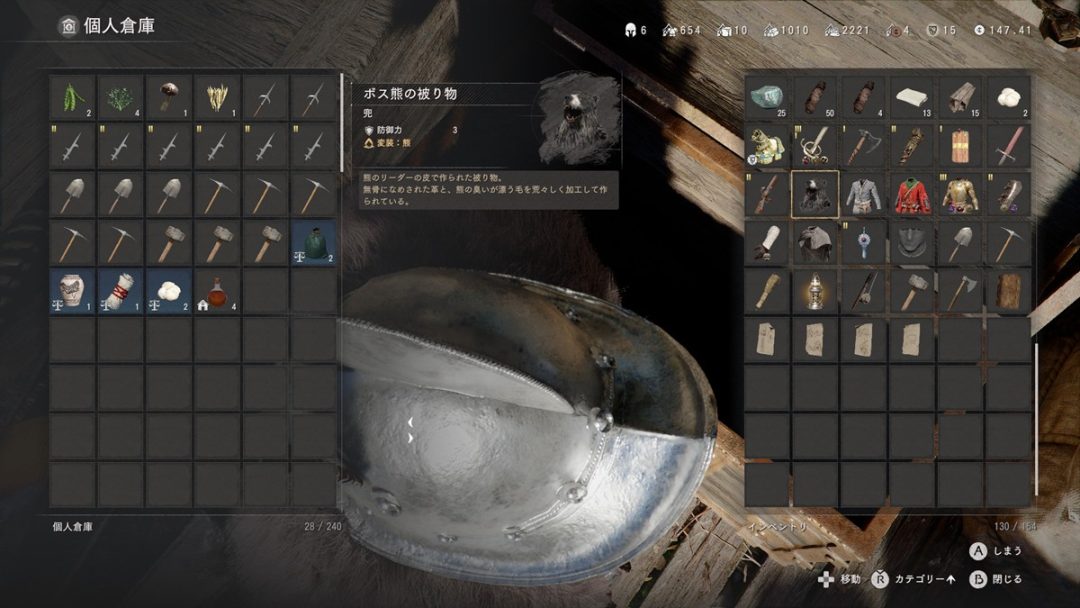Select the highlighted boss bear headgear slot
The width and height of the screenshot is (1080, 608).
[x=815, y=194]
